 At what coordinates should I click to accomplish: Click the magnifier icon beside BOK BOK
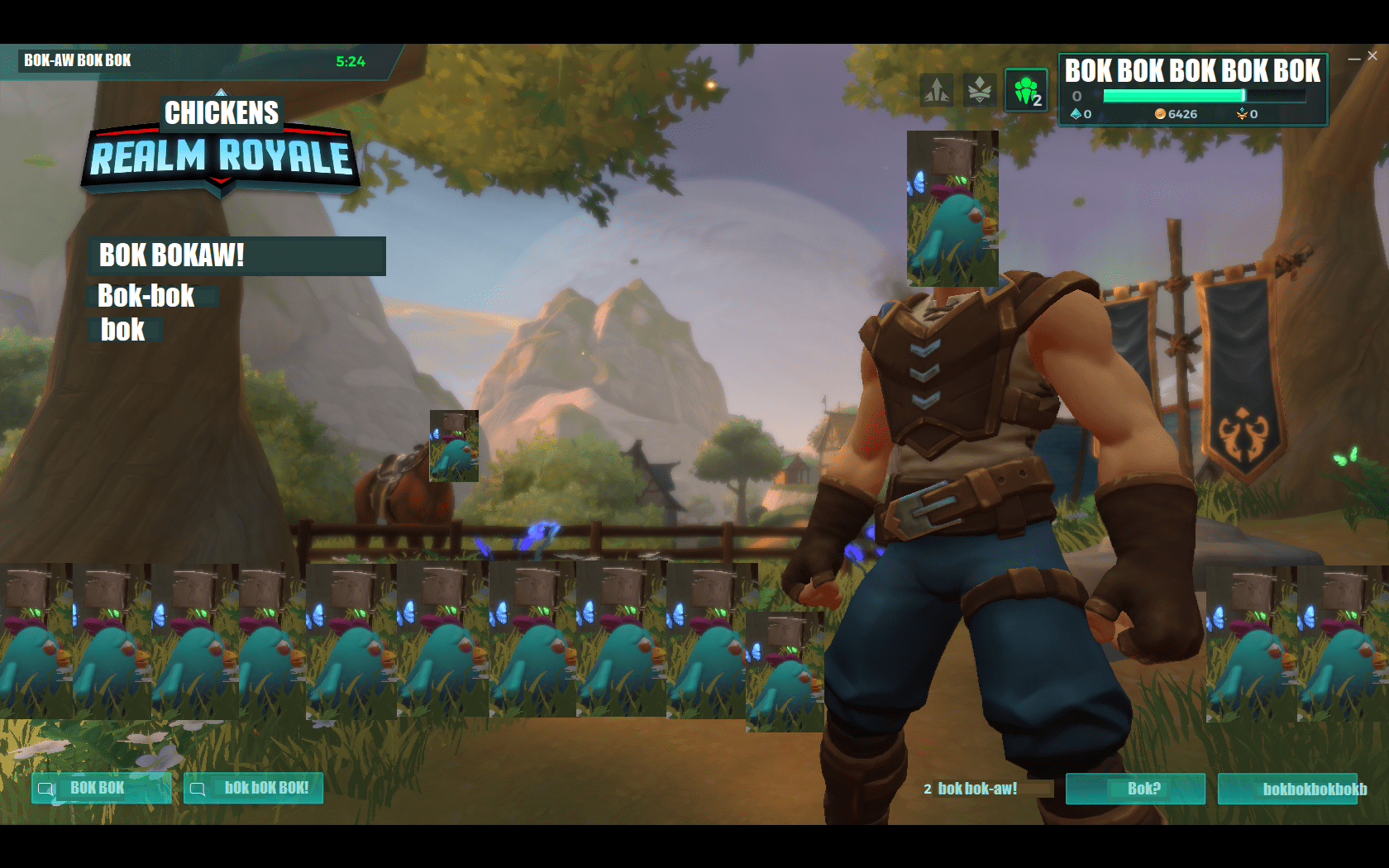(47, 789)
